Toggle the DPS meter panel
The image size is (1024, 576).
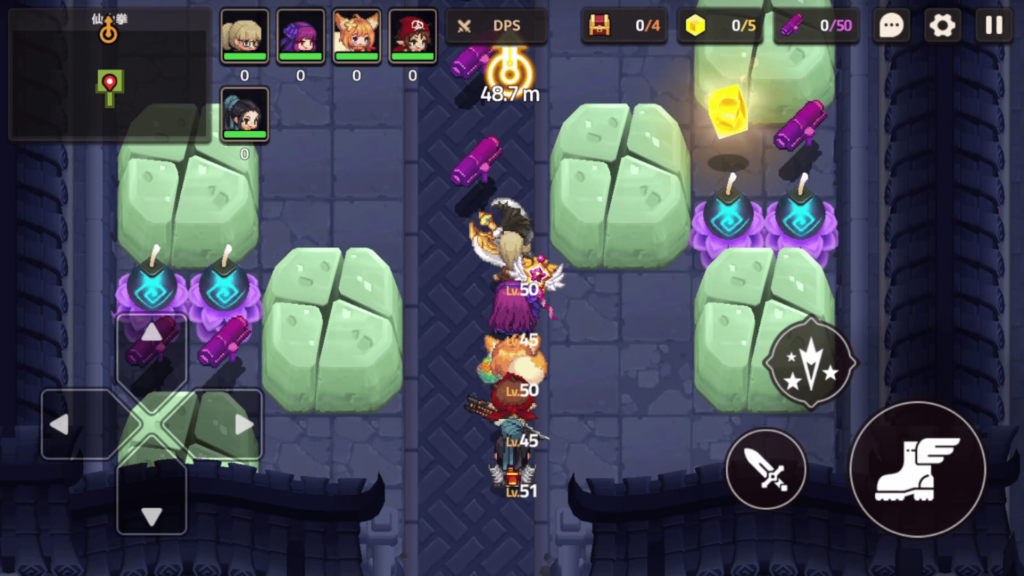click(496, 26)
